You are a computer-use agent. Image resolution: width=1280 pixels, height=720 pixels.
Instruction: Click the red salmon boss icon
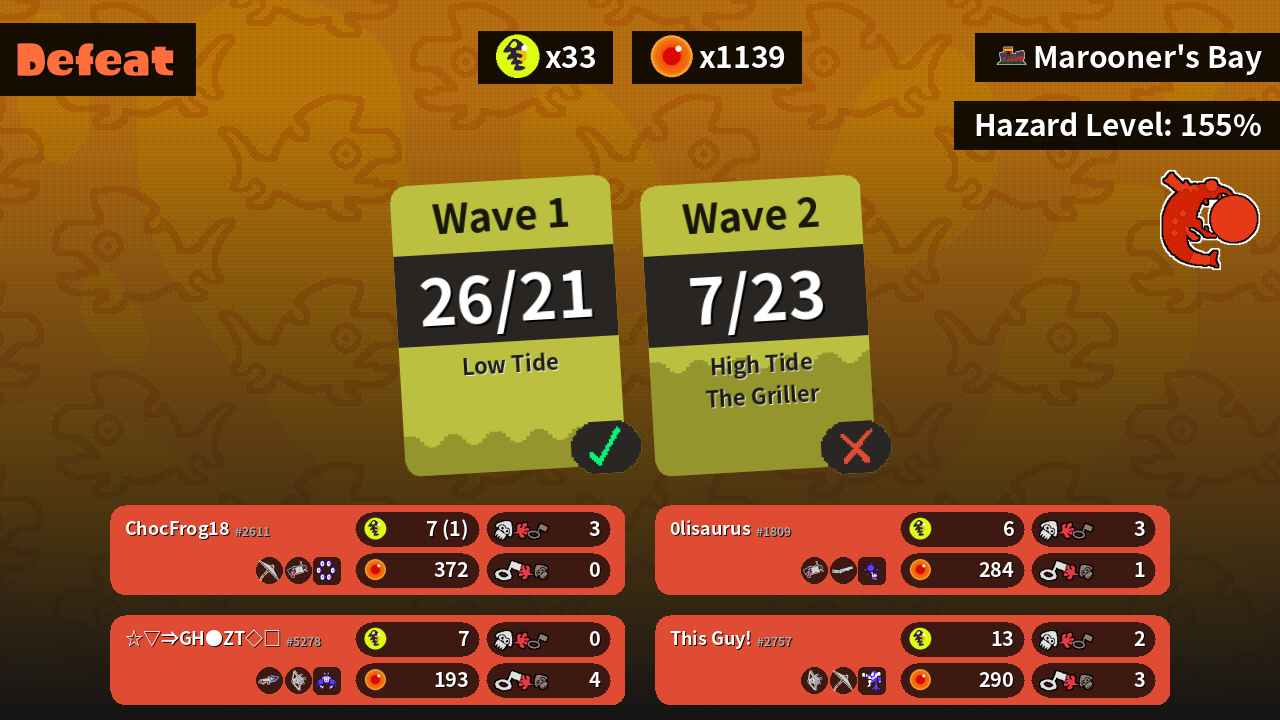[x=1208, y=220]
